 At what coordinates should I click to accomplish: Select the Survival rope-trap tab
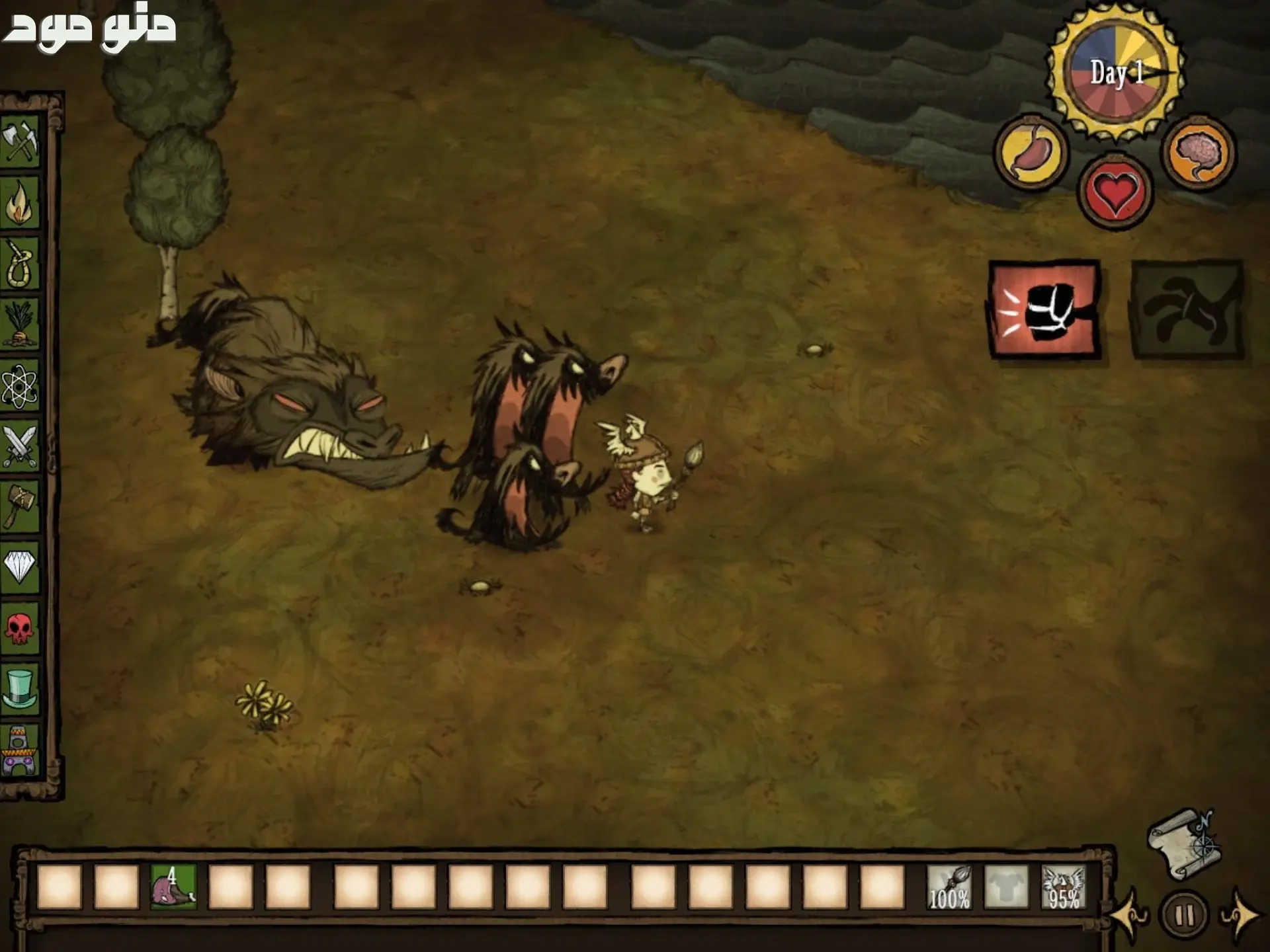point(21,263)
